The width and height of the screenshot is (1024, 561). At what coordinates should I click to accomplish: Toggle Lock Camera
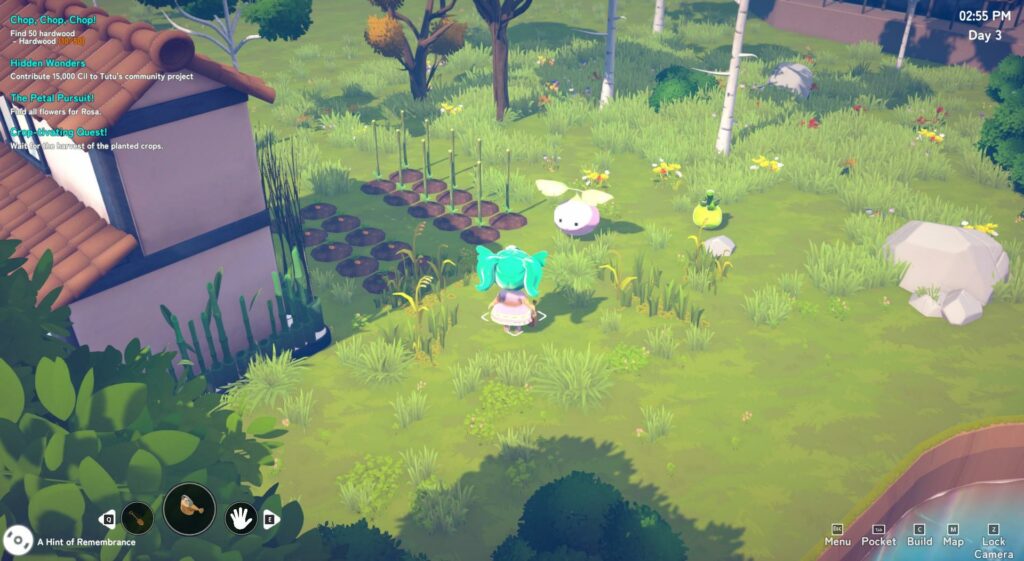click(993, 541)
